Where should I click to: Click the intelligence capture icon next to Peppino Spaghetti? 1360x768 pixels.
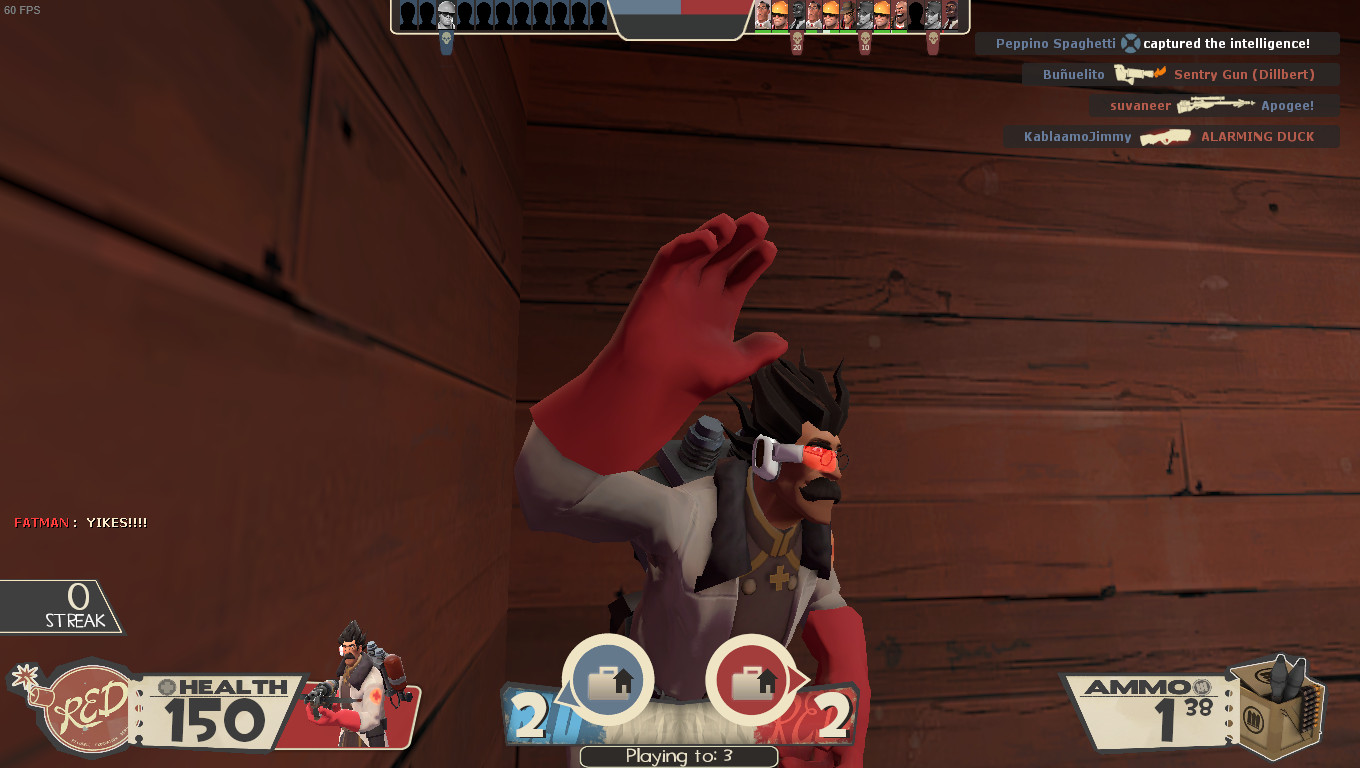[1129, 43]
